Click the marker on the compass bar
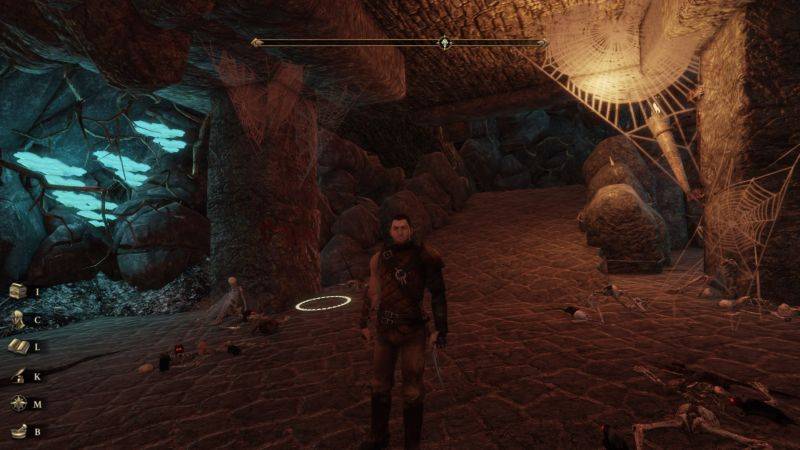This screenshot has width=800, height=450. [444, 43]
